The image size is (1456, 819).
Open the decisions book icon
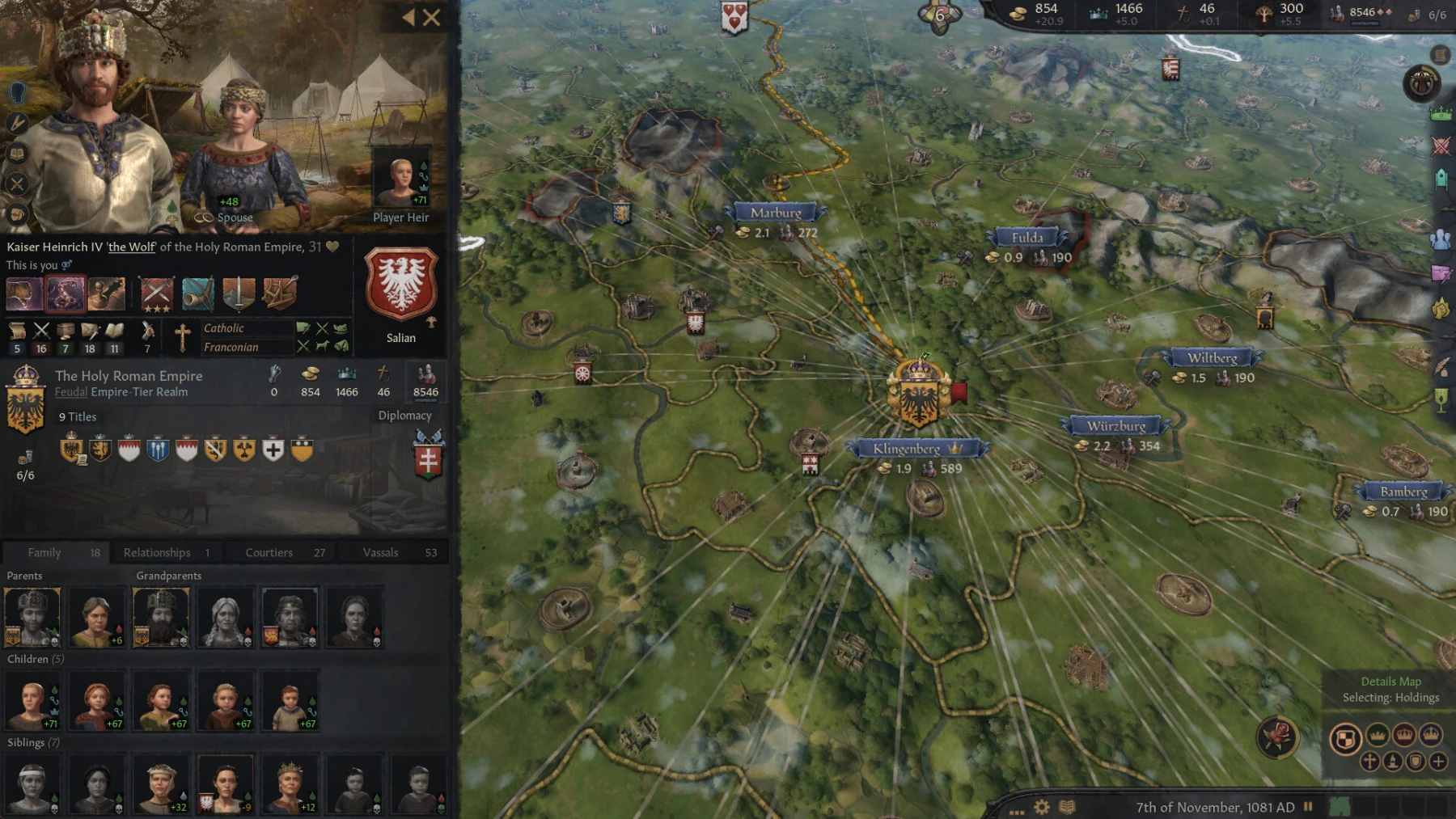16,154
